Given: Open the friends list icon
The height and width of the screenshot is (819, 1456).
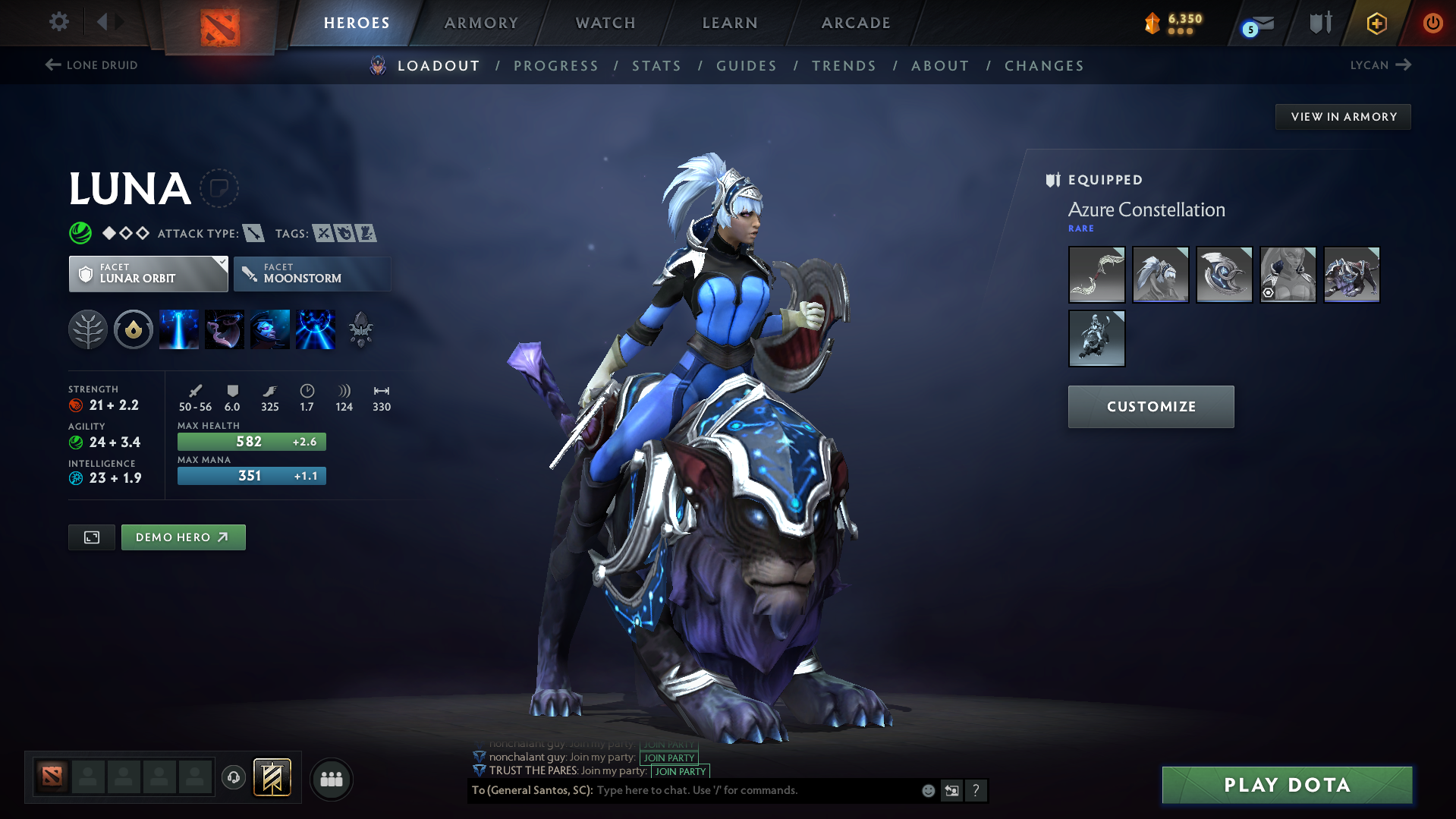Looking at the screenshot, I should (x=331, y=779).
